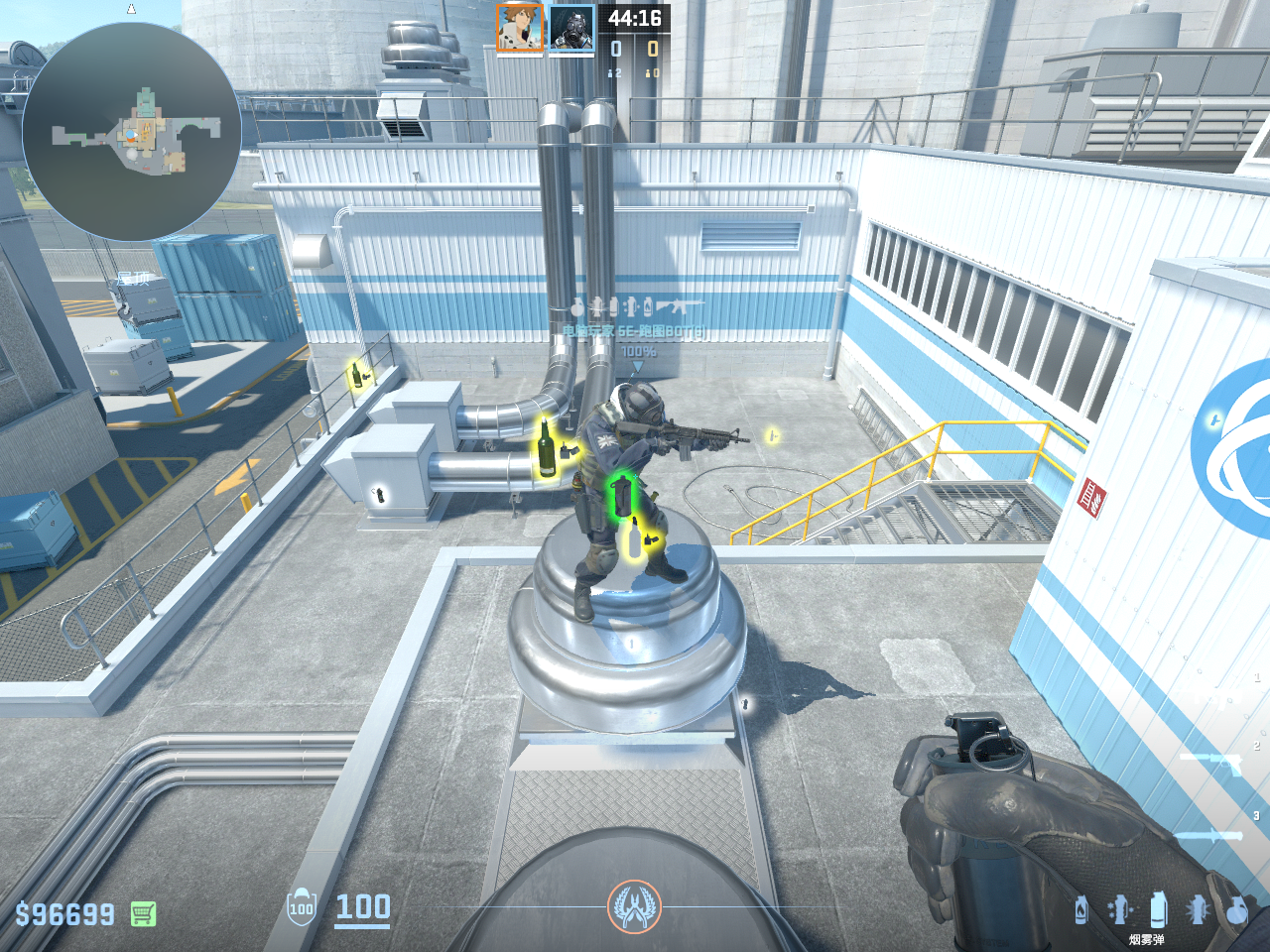This screenshot has height=952, width=1270.
Task: Open the green shopping cart buy menu
Action: point(143,913)
